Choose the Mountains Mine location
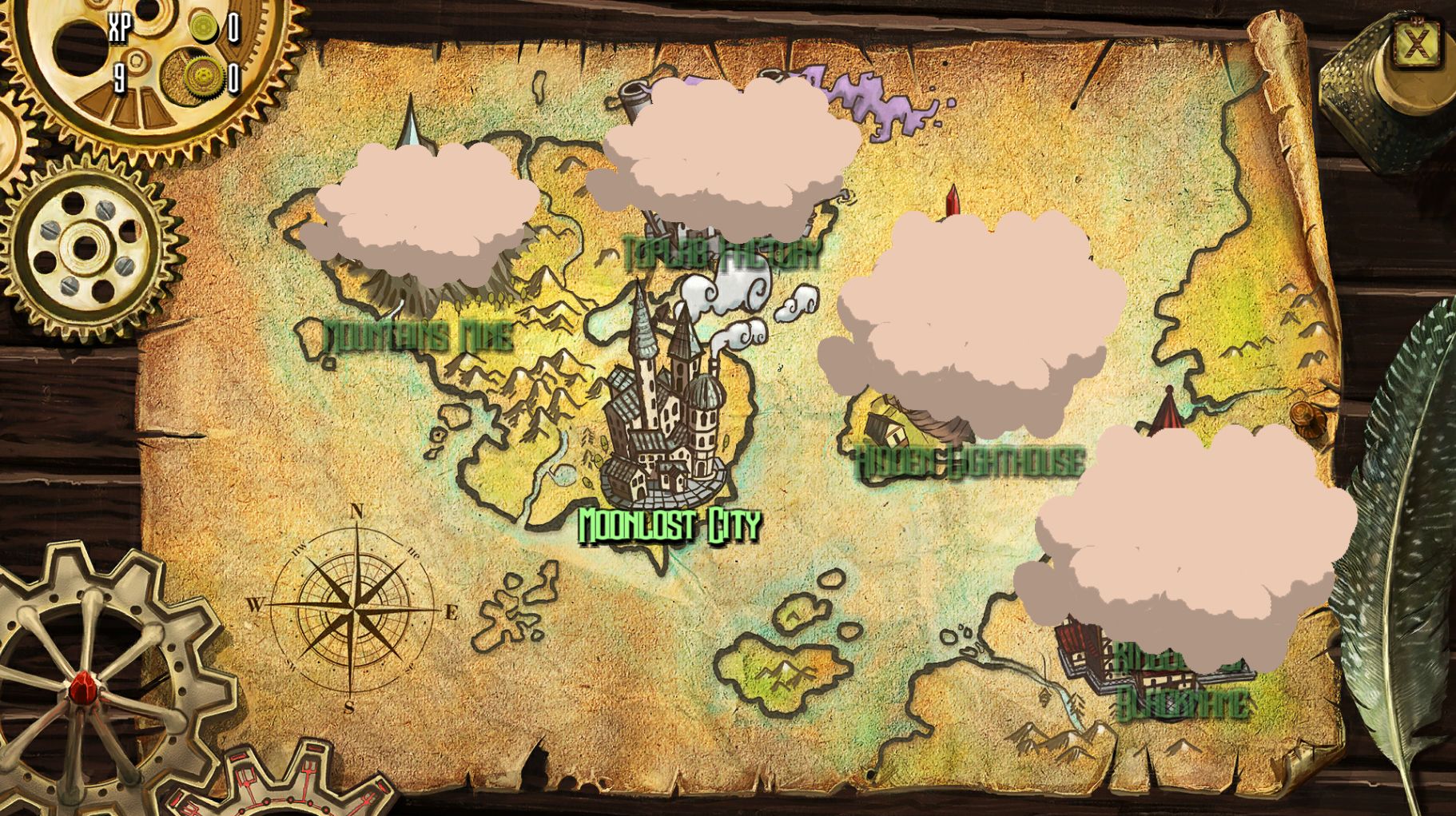1456x816 pixels. [418, 336]
